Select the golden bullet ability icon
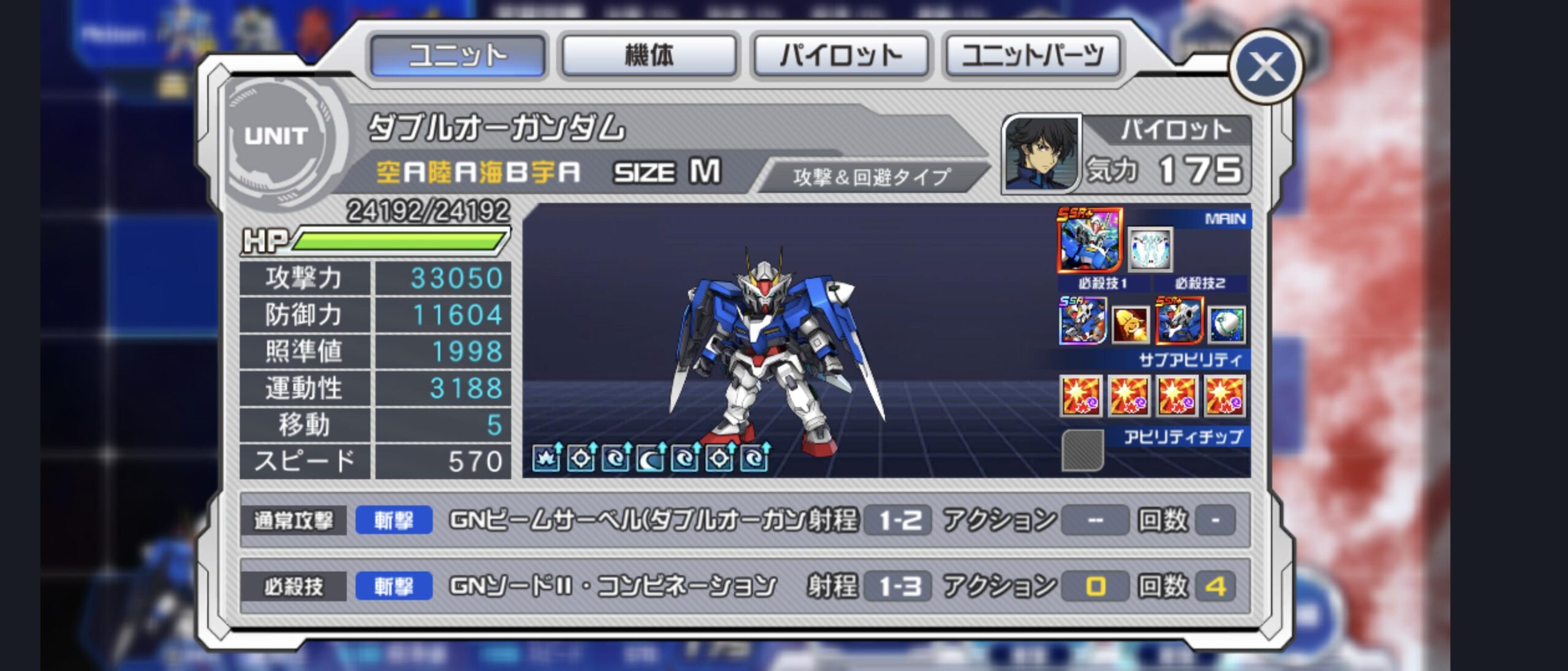Screen dimensions: 1568x671 tap(1130, 324)
